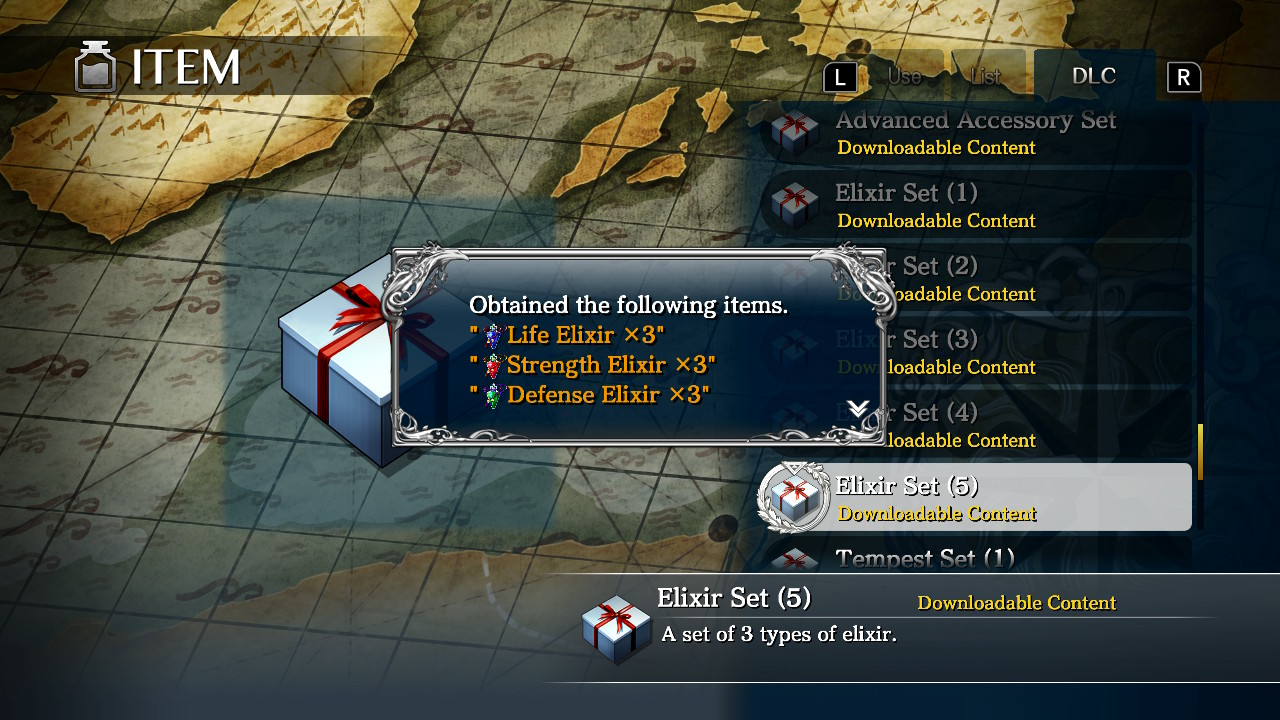Viewport: 1280px width, 720px height.
Task: Click the potion icon beside the ITEM title
Action: pos(95,68)
